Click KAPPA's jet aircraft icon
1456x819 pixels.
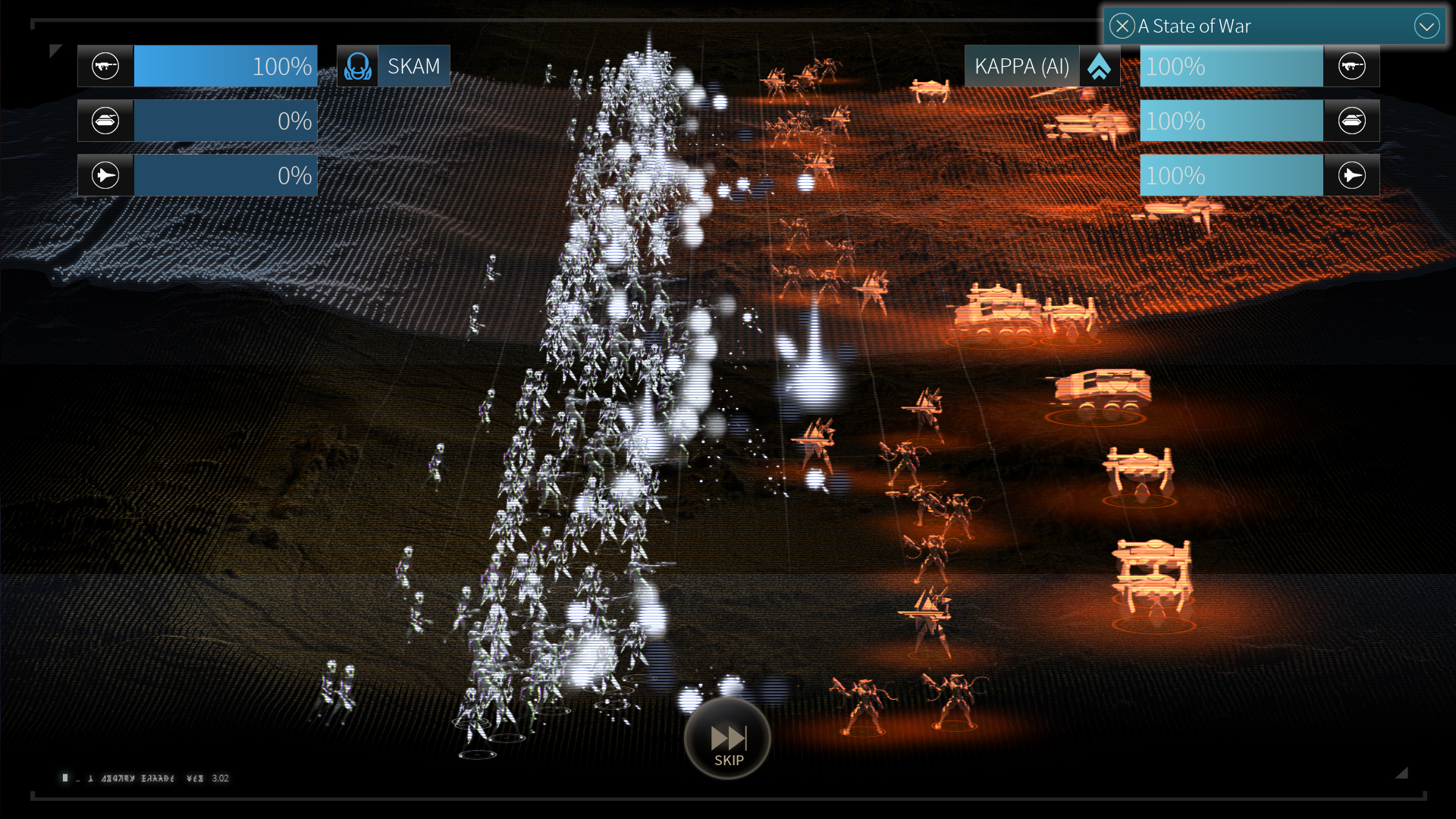point(1353,174)
